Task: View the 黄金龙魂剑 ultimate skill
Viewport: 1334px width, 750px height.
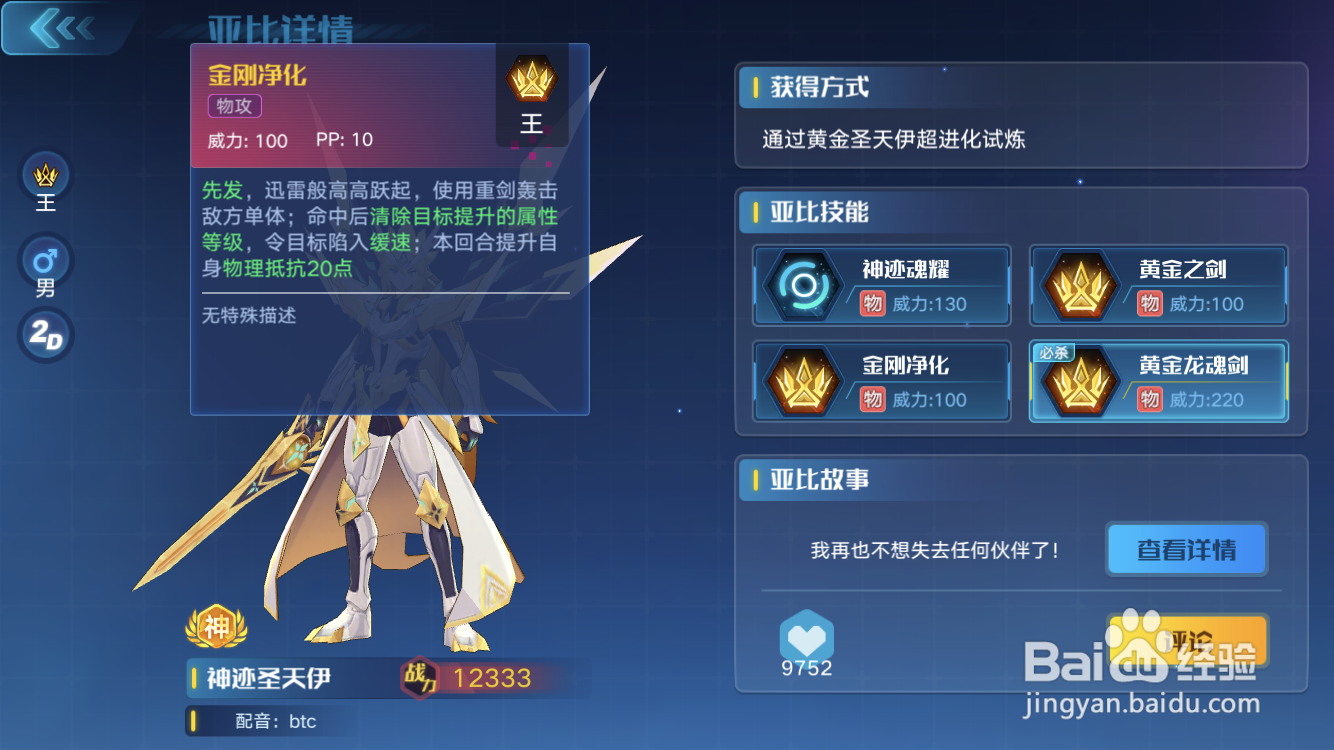Action: pyautogui.click(x=1080, y=381)
